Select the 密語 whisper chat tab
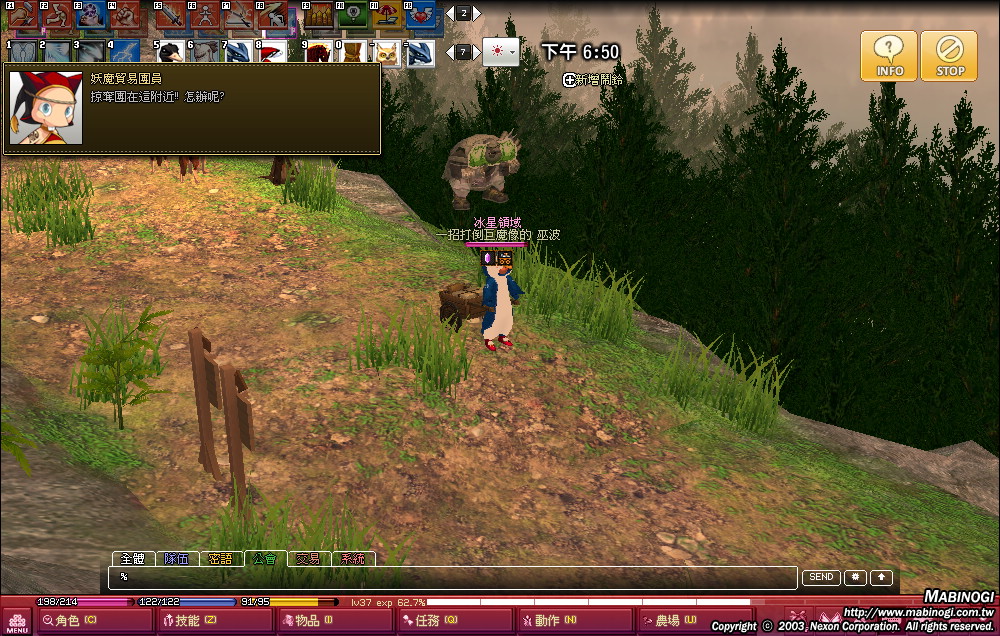This screenshot has height=636, width=1000. tap(221, 559)
